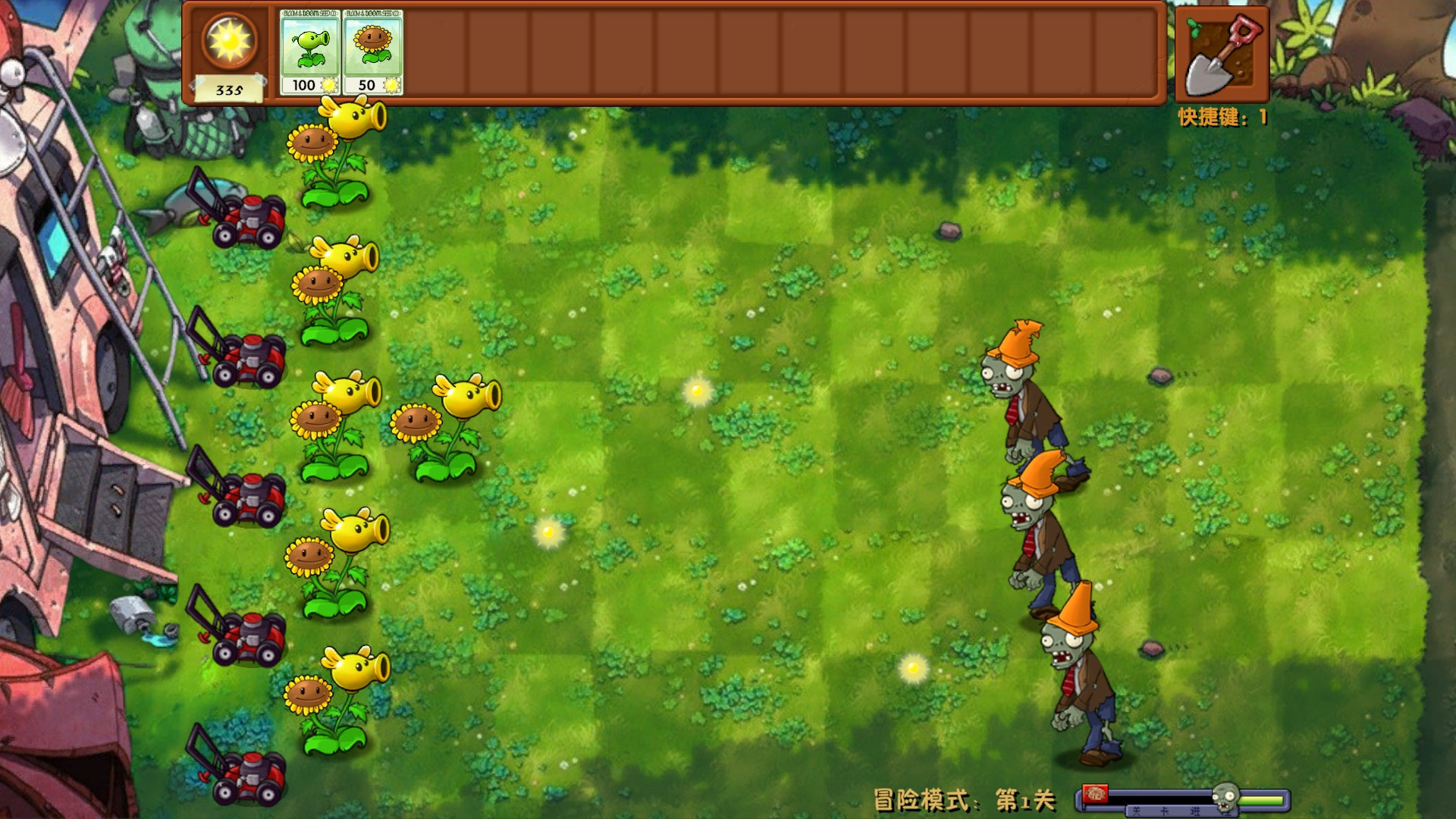Viewport: 1456px width, 819px height.
Task: Click the 335 sun total counter
Action: 229,89
